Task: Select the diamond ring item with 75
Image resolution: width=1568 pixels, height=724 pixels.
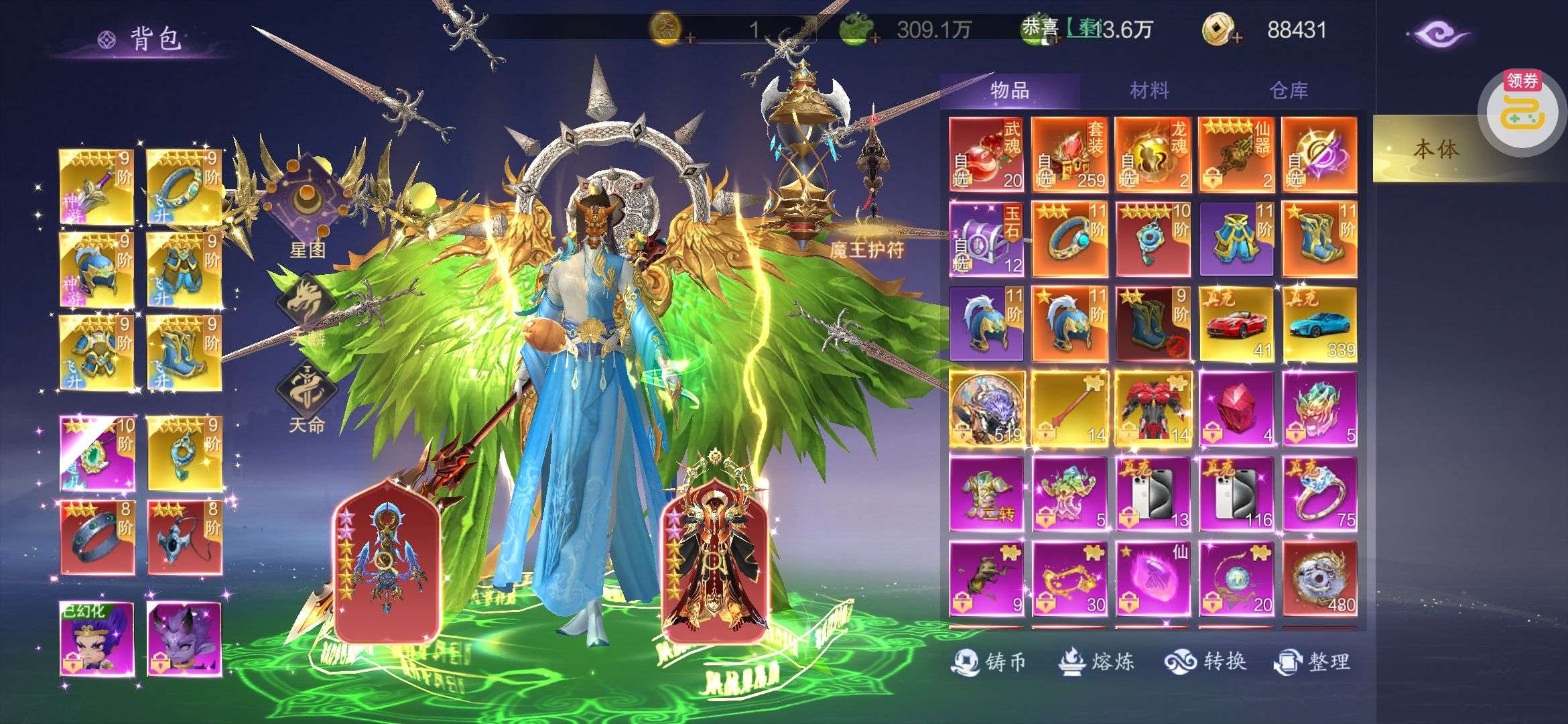Action: pos(1319,493)
